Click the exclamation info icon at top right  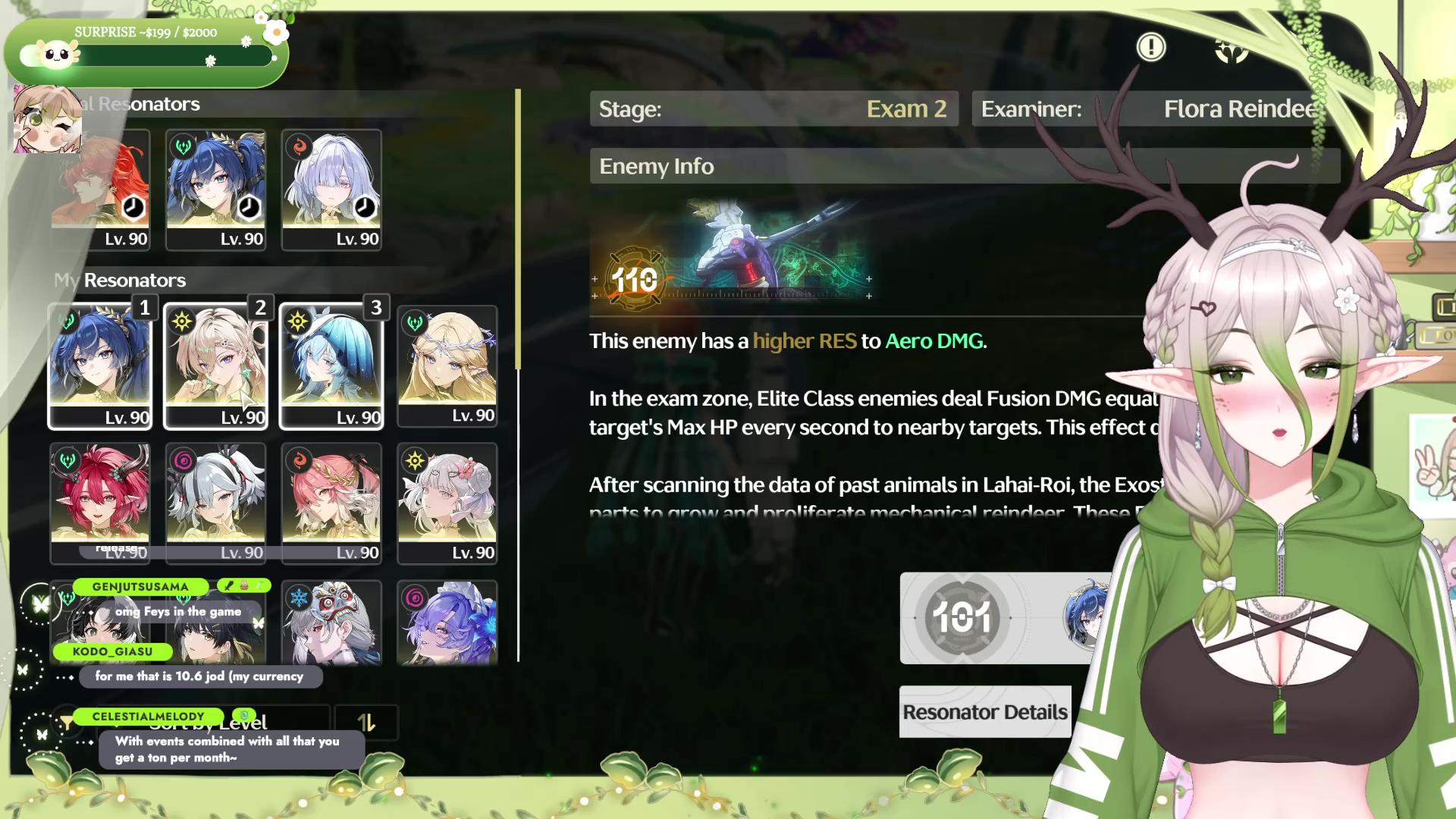click(1150, 47)
